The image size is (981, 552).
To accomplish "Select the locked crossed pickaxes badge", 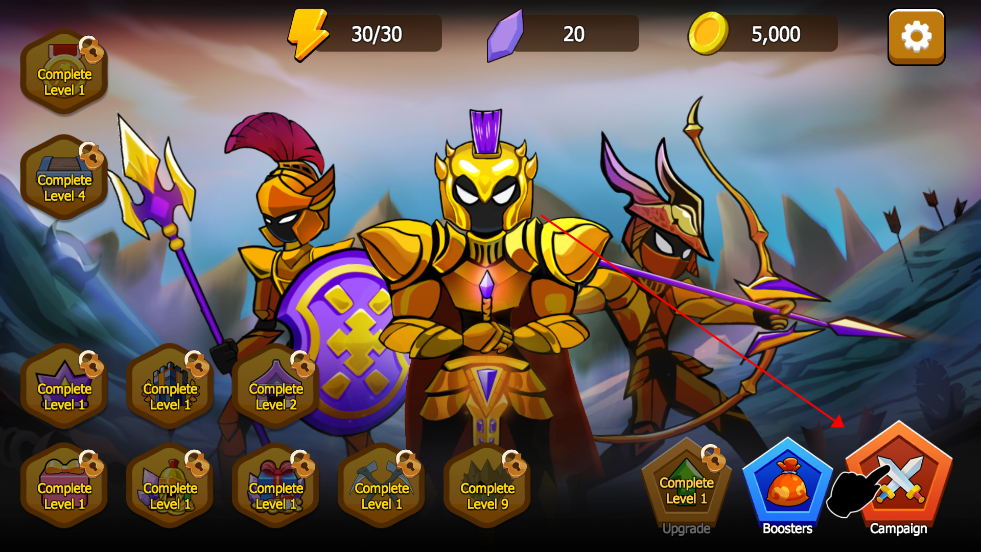I will pyautogui.click(x=382, y=490).
